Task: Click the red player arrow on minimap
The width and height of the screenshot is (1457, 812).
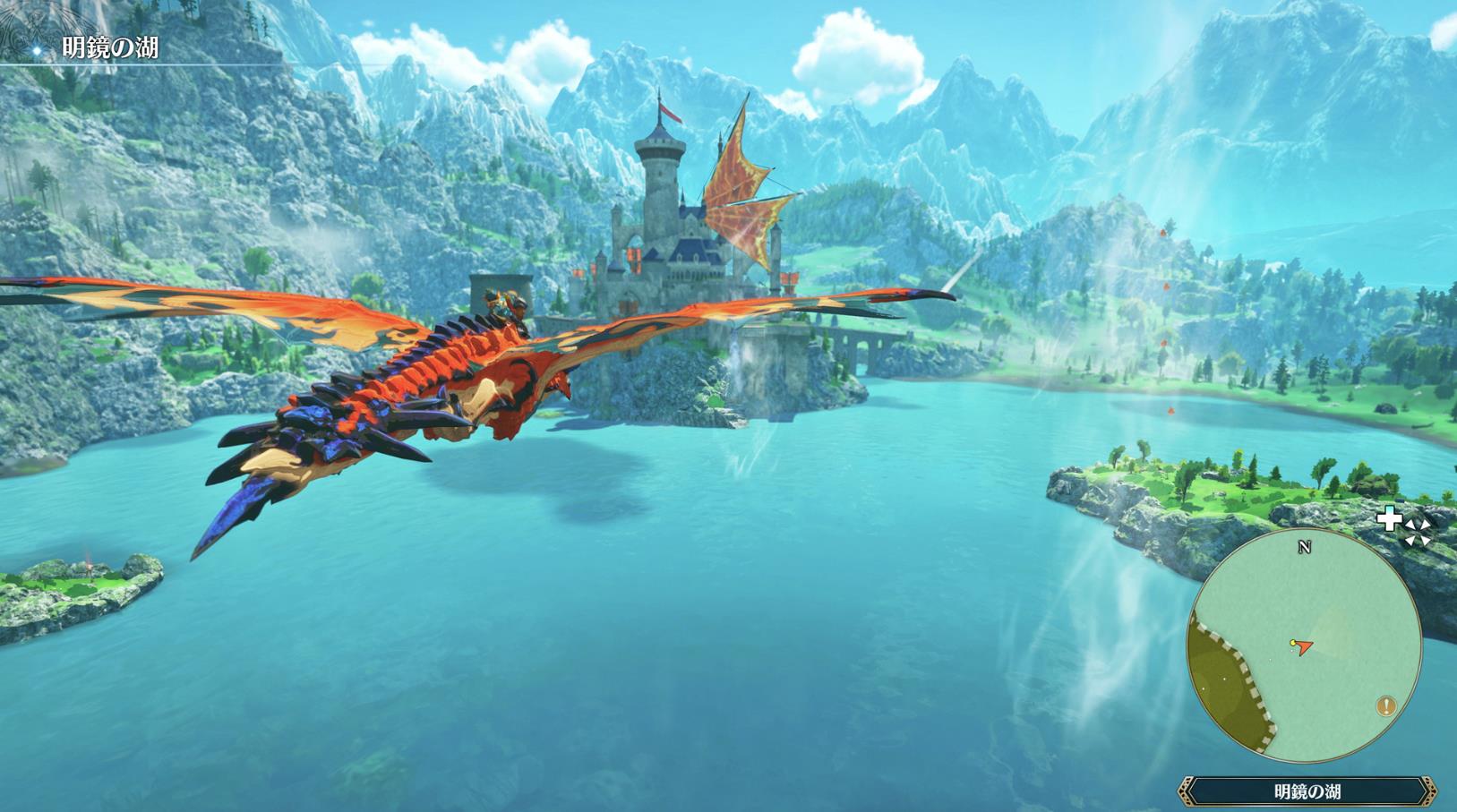Action: (x=1304, y=645)
